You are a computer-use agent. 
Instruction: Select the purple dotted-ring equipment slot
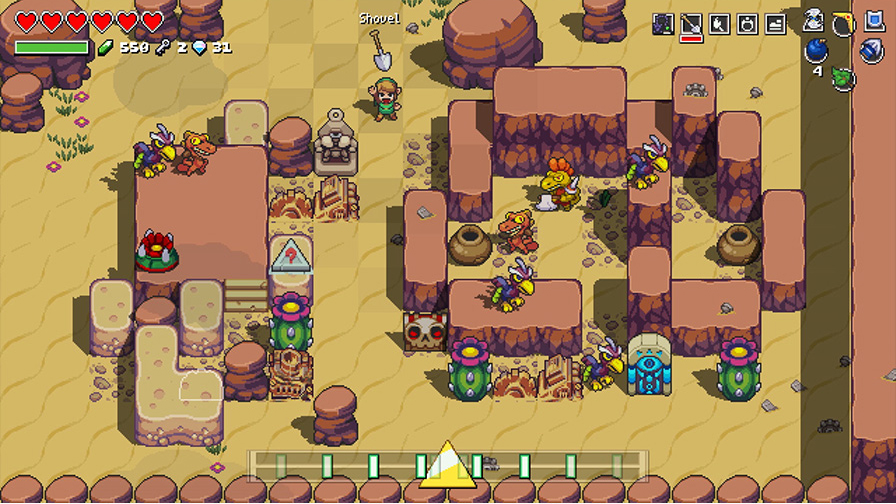click(x=663, y=25)
